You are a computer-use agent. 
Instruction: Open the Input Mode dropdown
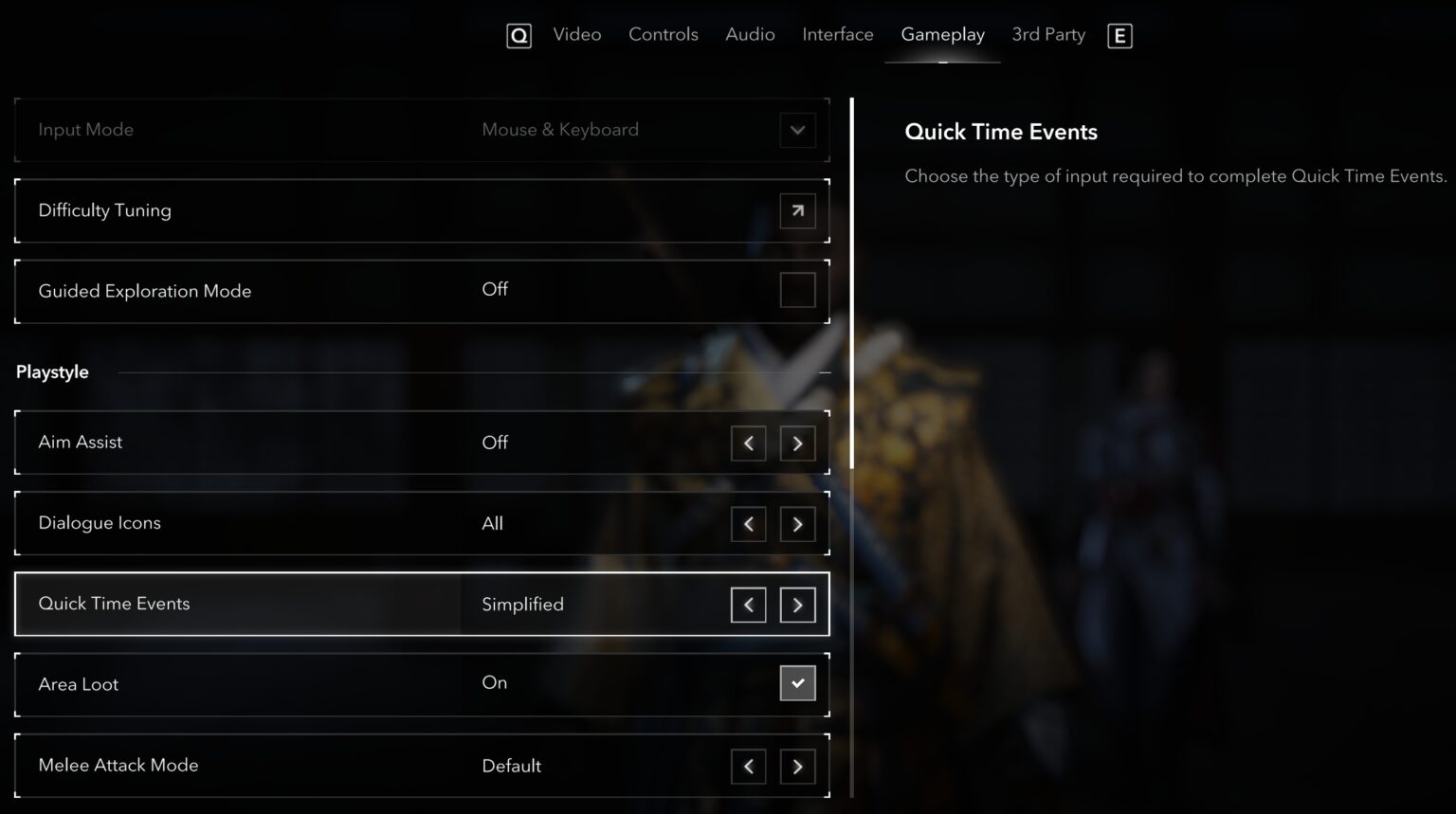[797, 130]
